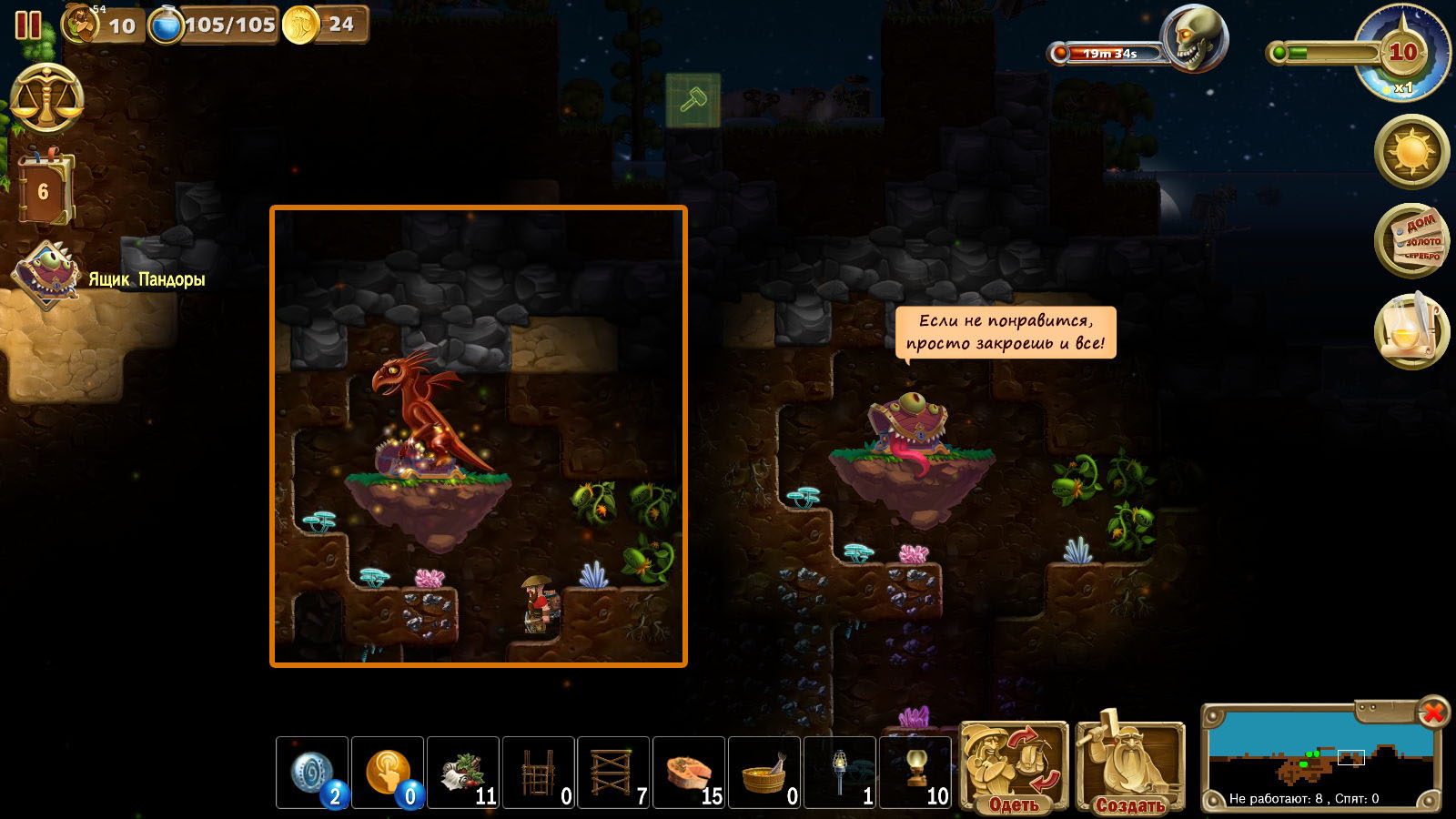Open the potion and scroll recipes
The height and width of the screenshot is (819, 1456).
(1411, 331)
